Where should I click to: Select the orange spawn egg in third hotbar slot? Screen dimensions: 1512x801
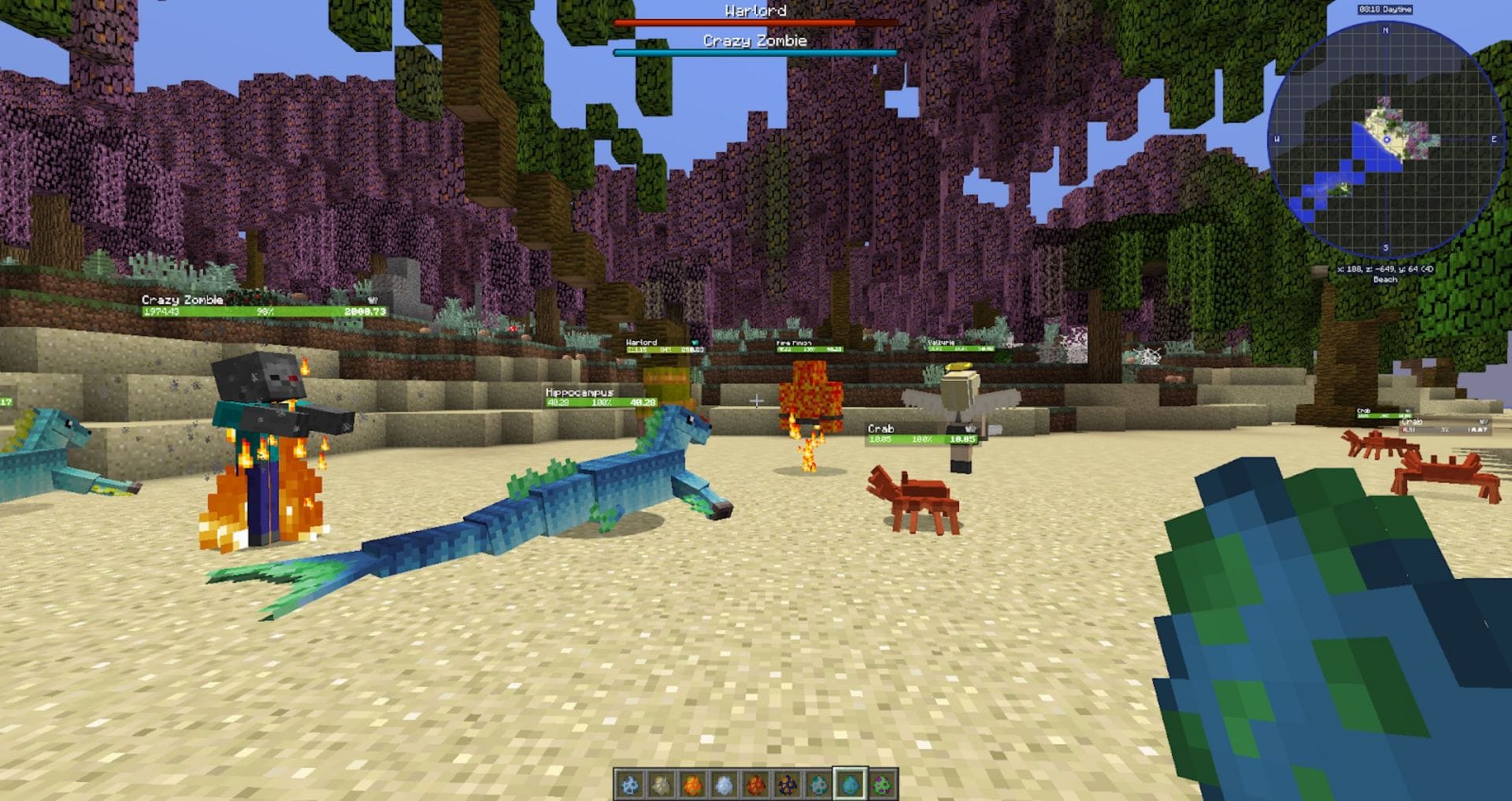click(691, 784)
